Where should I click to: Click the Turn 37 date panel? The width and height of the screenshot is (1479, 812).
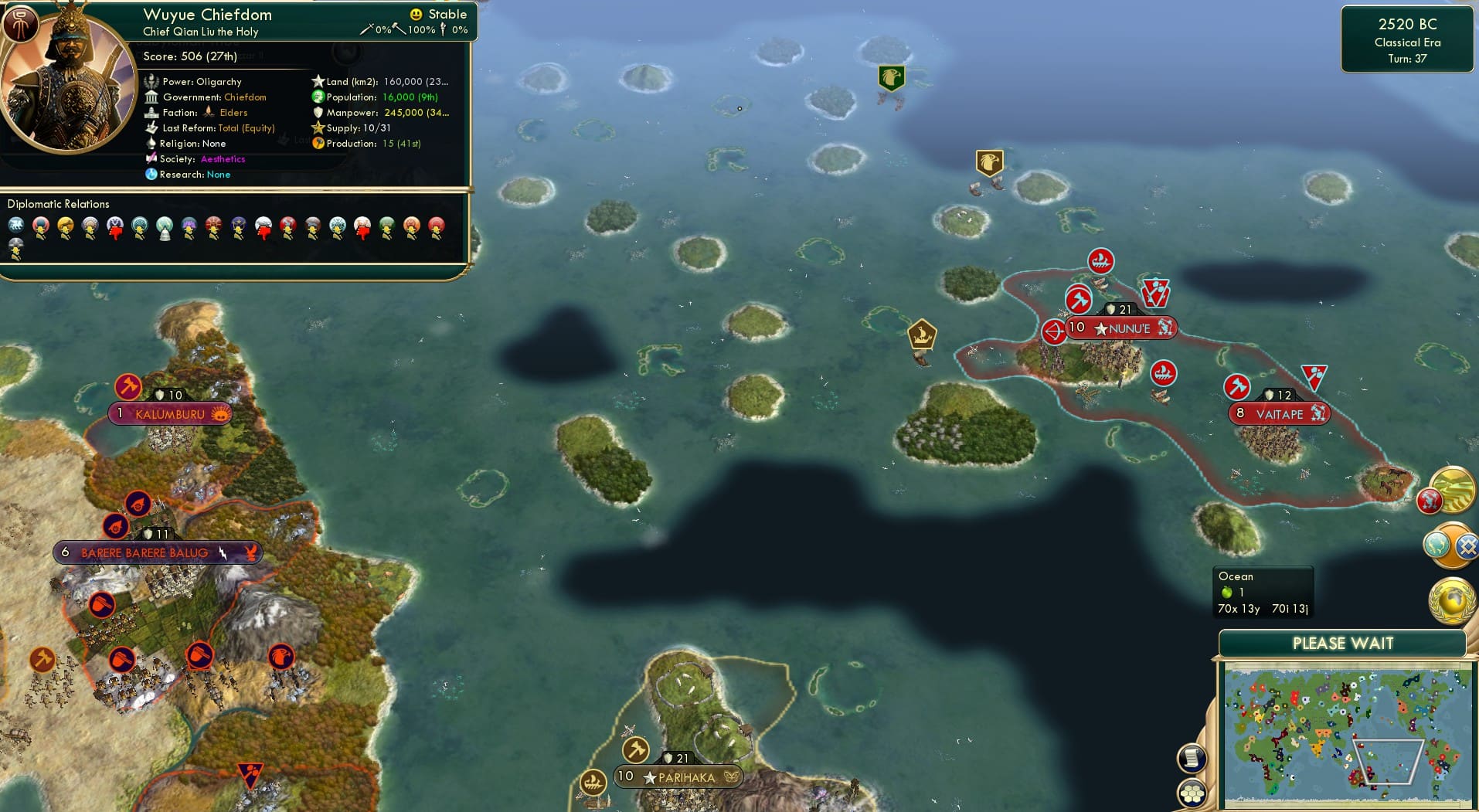coord(1408,40)
